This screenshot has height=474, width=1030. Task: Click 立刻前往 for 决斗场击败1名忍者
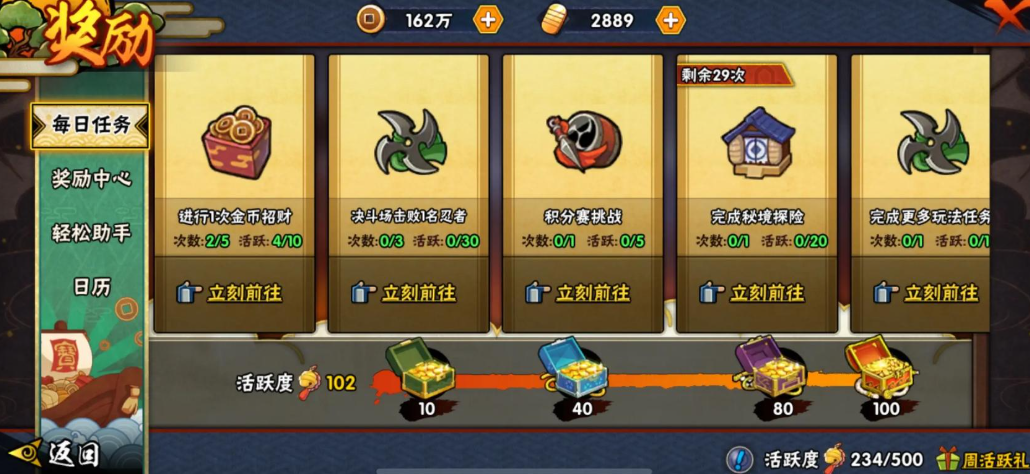(408, 293)
